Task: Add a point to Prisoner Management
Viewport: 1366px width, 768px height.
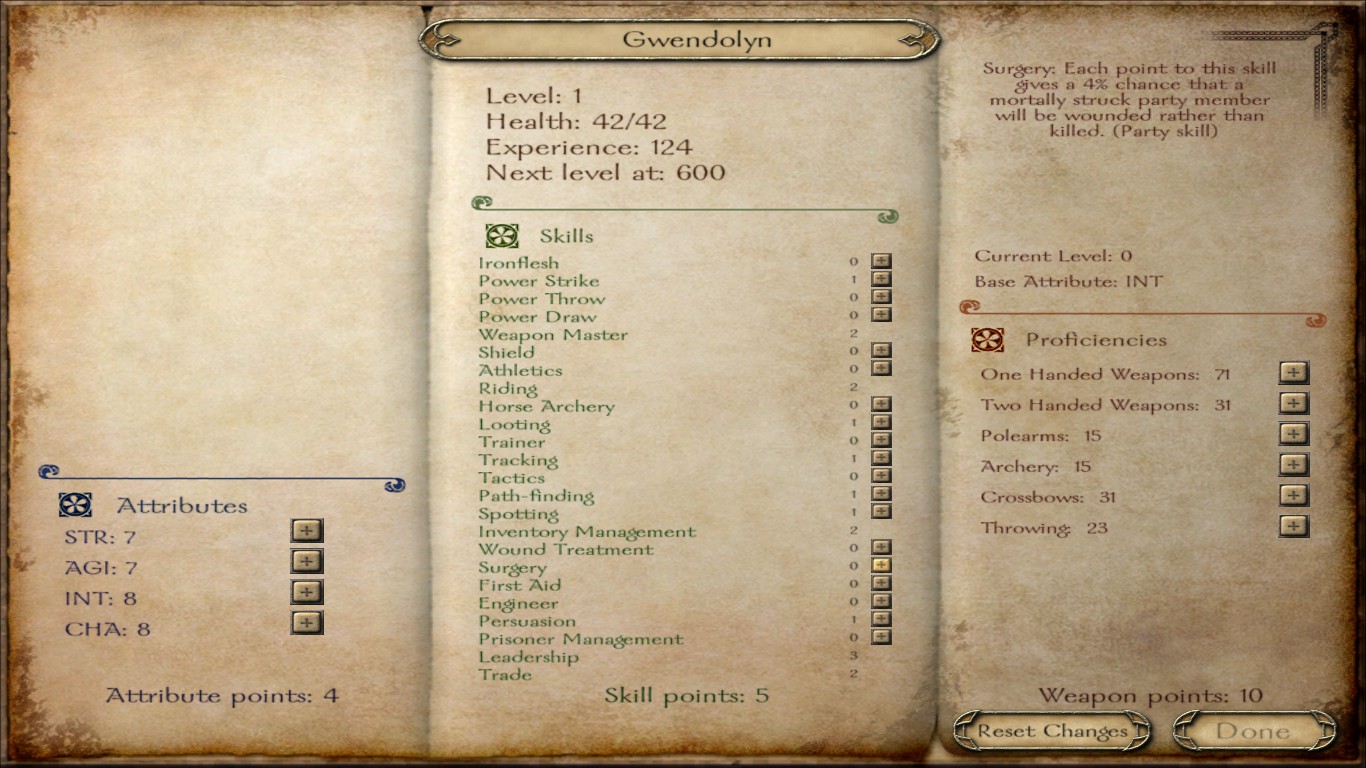Action: tap(881, 637)
